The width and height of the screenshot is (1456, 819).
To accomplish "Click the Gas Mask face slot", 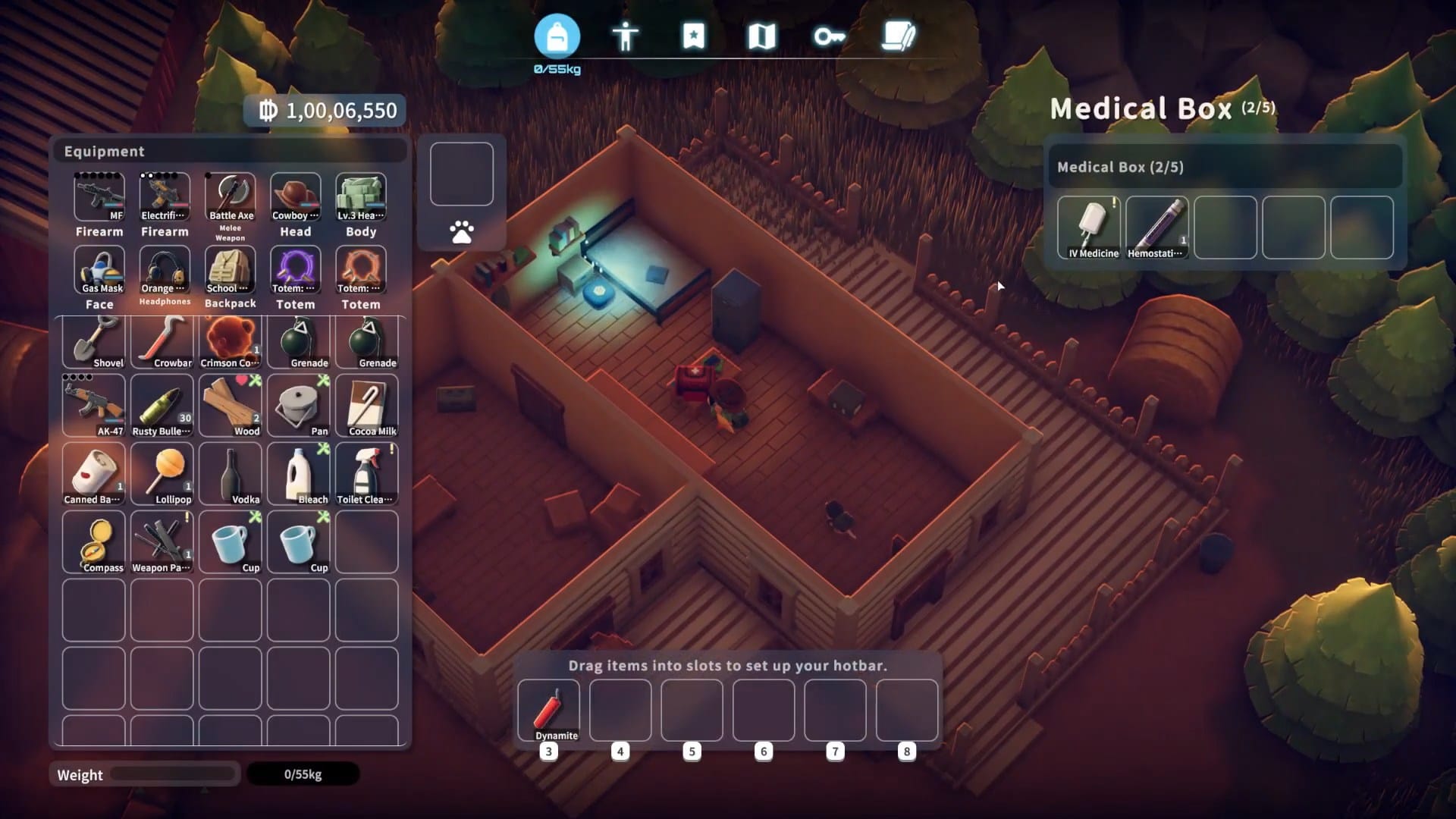I will pyautogui.click(x=99, y=270).
